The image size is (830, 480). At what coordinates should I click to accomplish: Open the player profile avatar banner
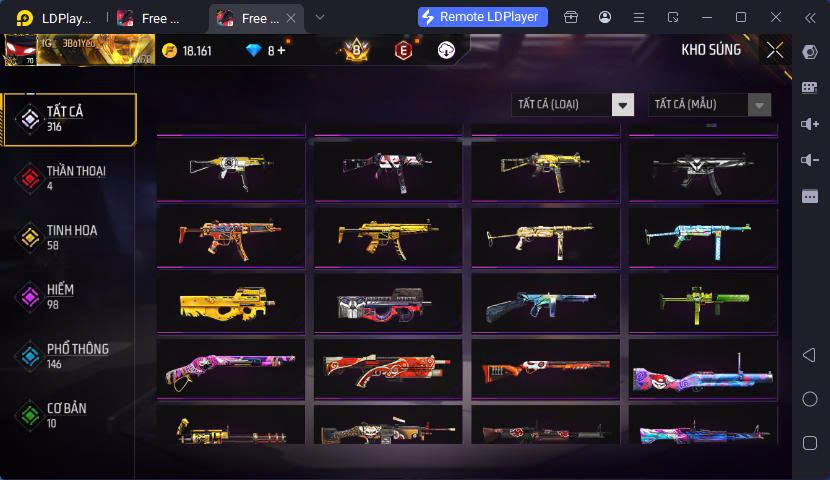click(x=78, y=50)
